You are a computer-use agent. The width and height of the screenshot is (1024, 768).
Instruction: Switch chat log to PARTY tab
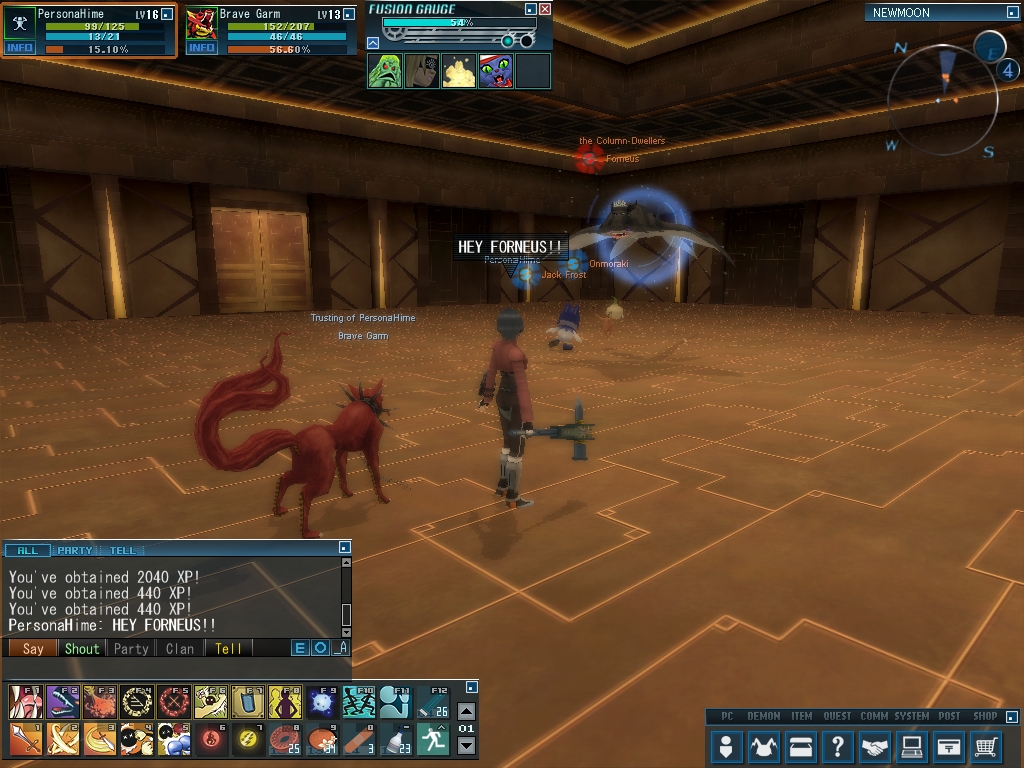point(75,550)
